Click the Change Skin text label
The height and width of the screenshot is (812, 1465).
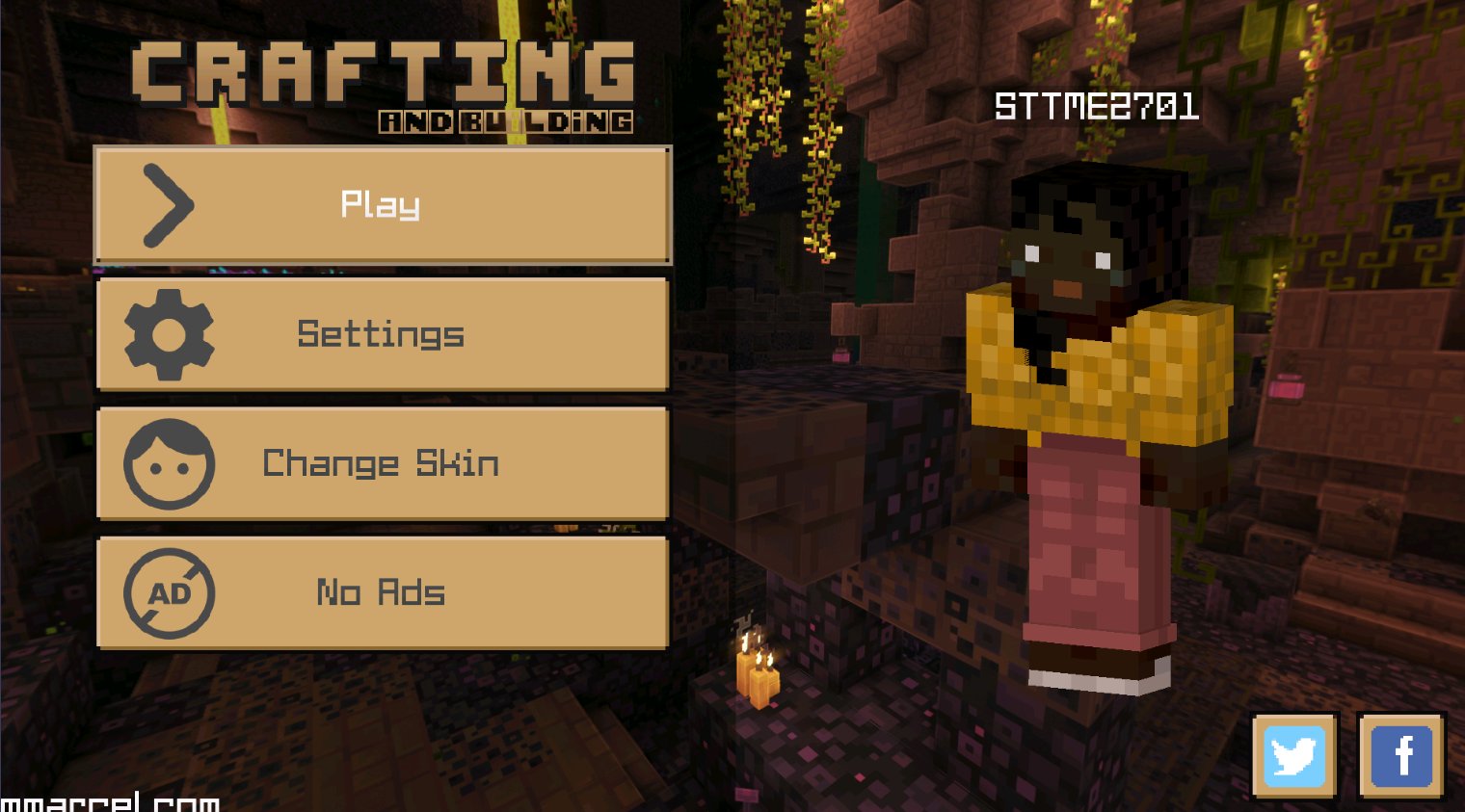click(382, 463)
